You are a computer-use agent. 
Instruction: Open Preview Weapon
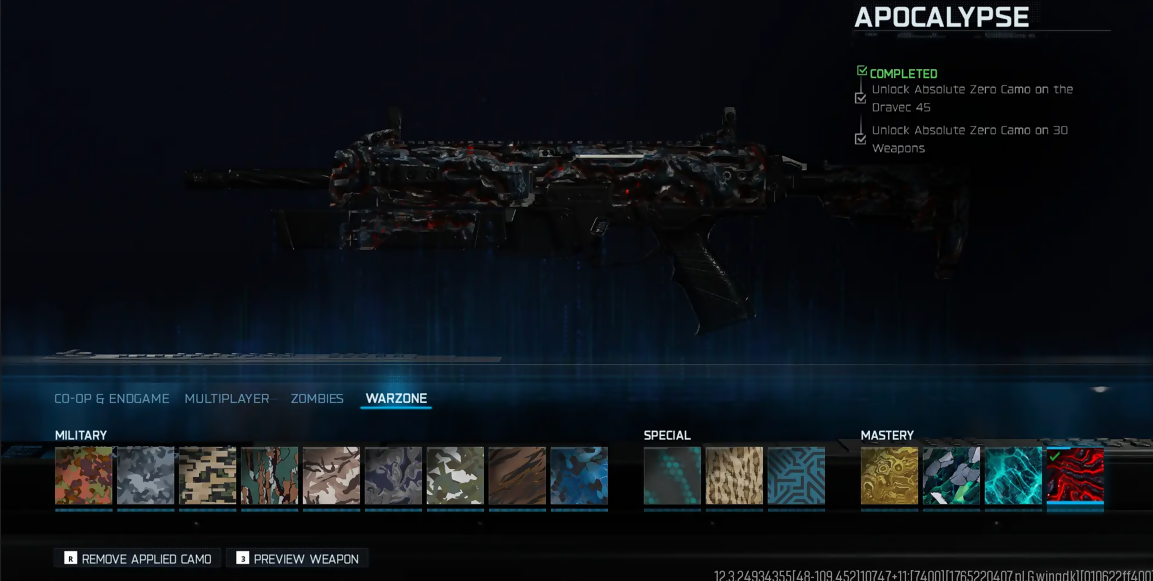click(x=297, y=559)
